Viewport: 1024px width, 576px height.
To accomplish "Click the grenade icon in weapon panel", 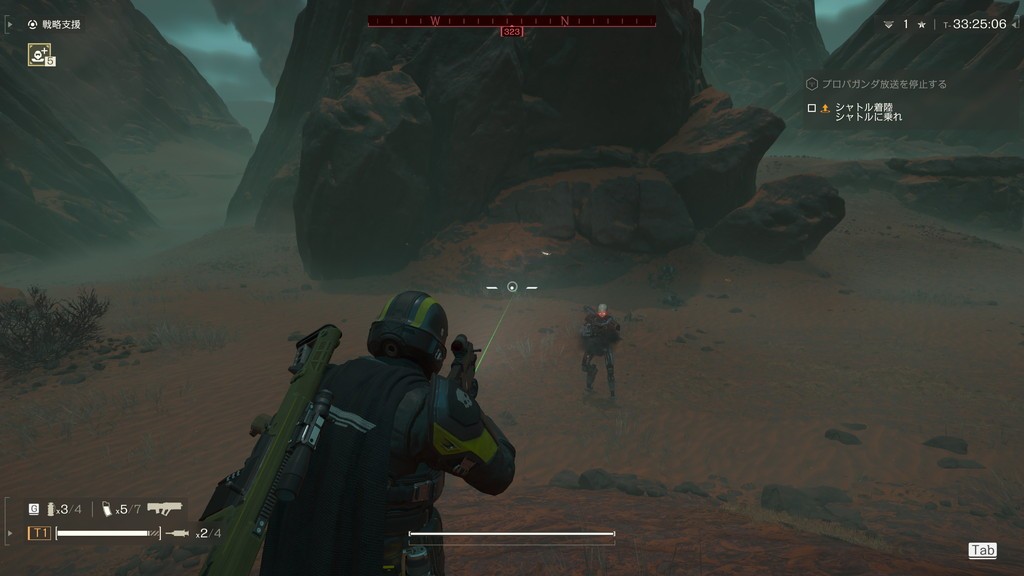I will tap(49, 509).
